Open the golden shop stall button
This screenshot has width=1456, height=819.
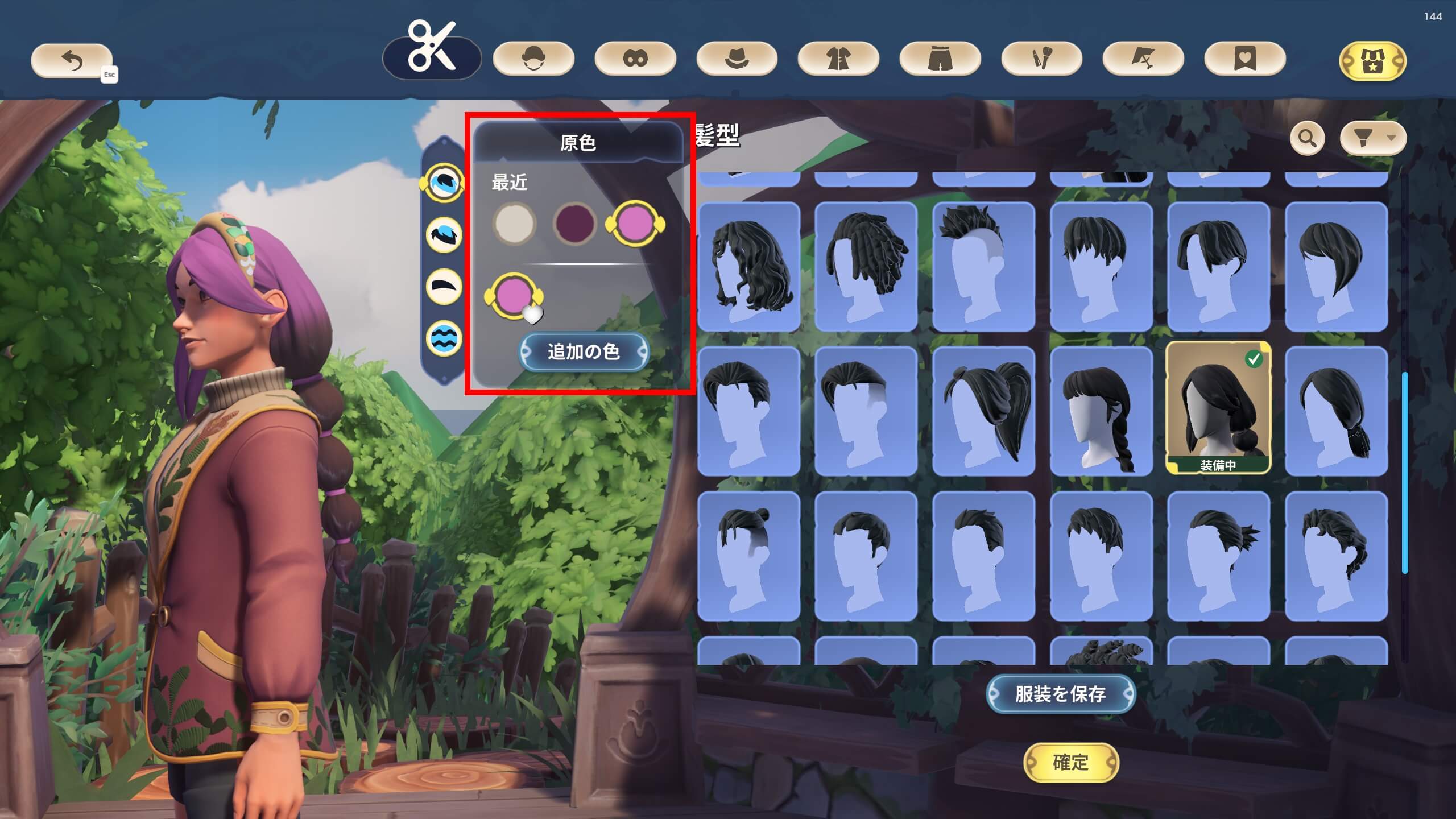[1372, 61]
